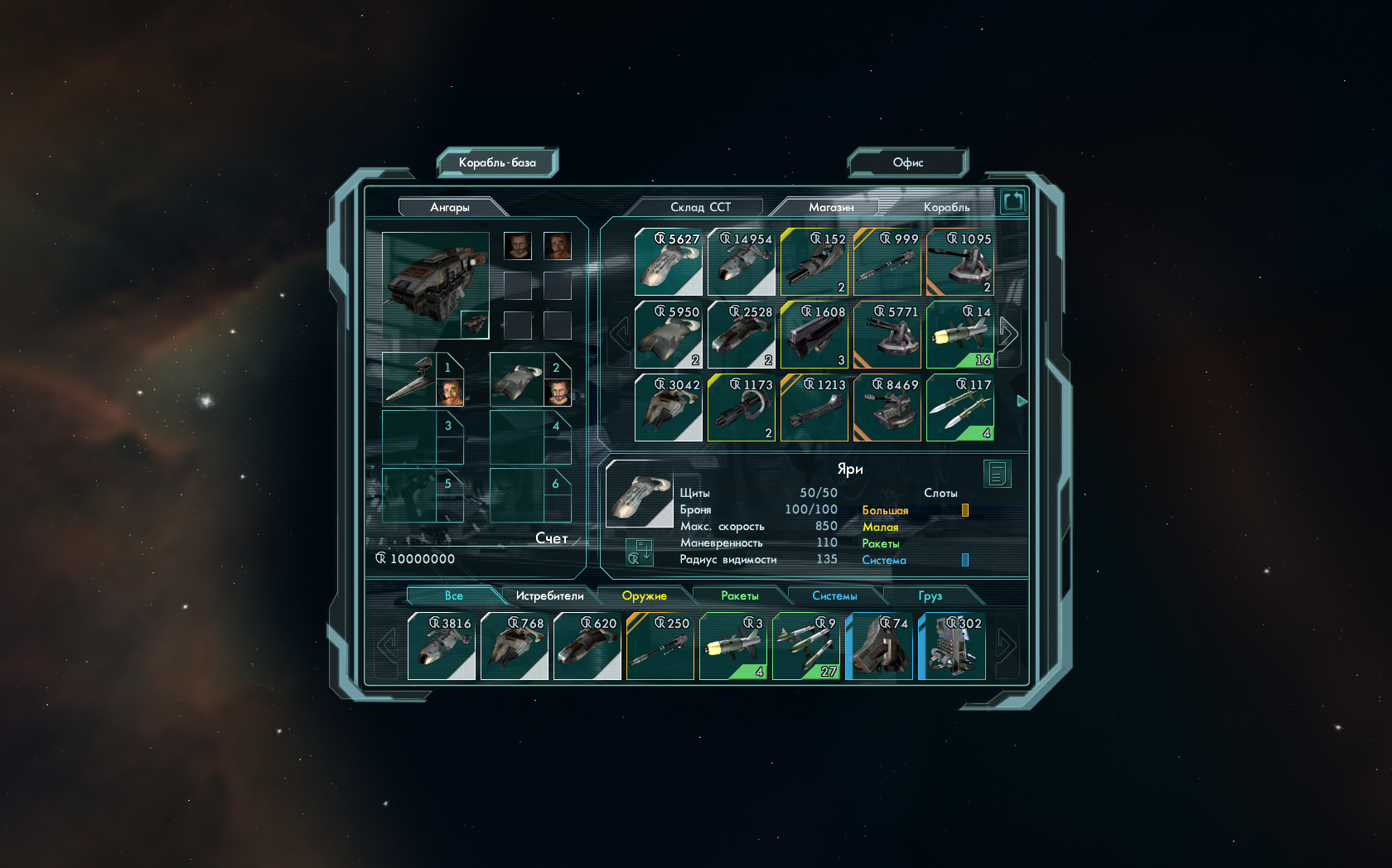Open the Корабль-база panel
Viewport: 1392px width, 868px height.
497,162
